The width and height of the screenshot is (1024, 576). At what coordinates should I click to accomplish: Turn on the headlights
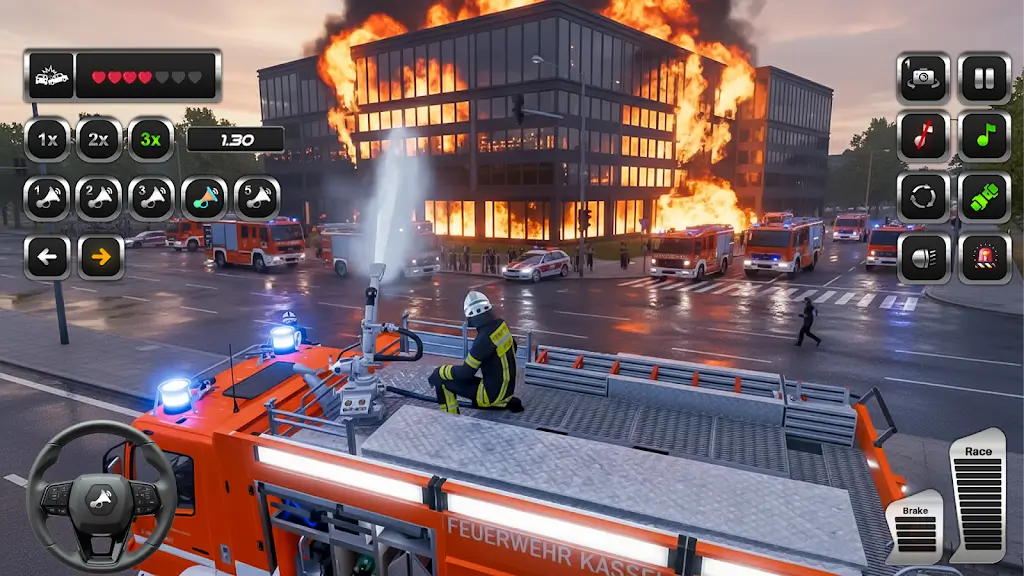point(923,258)
